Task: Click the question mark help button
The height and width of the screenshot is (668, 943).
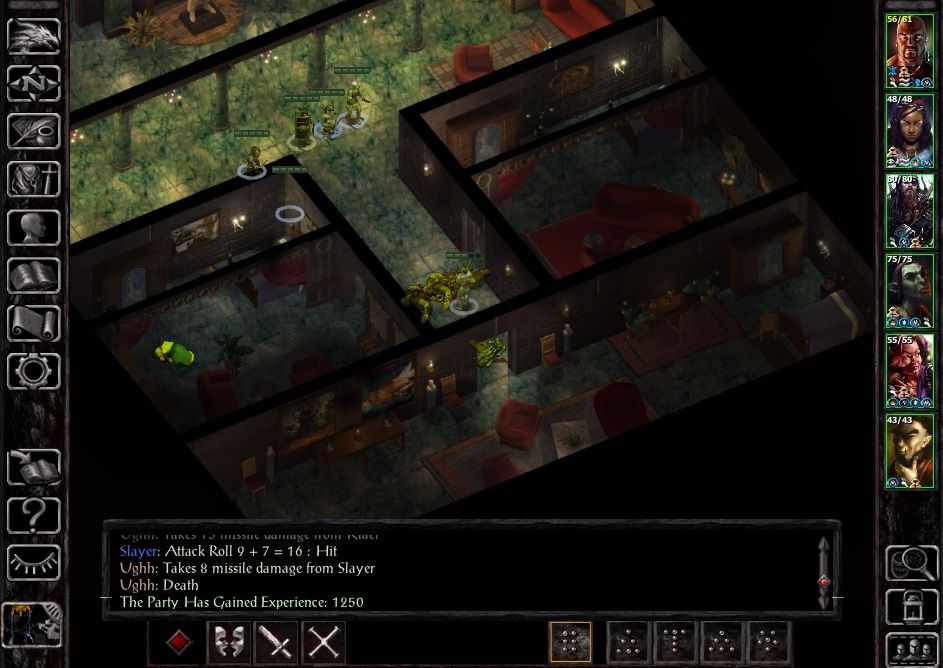Action: click(34, 515)
